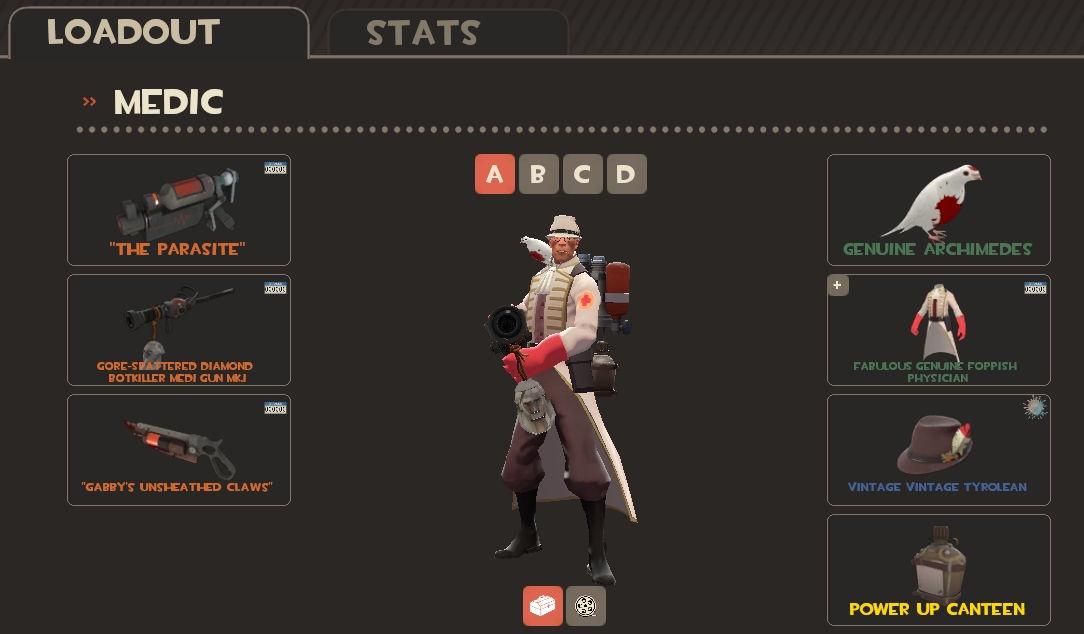1084x634 pixels.
Task: Click the plus icon on Foppish Physician
Action: point(838,286)
